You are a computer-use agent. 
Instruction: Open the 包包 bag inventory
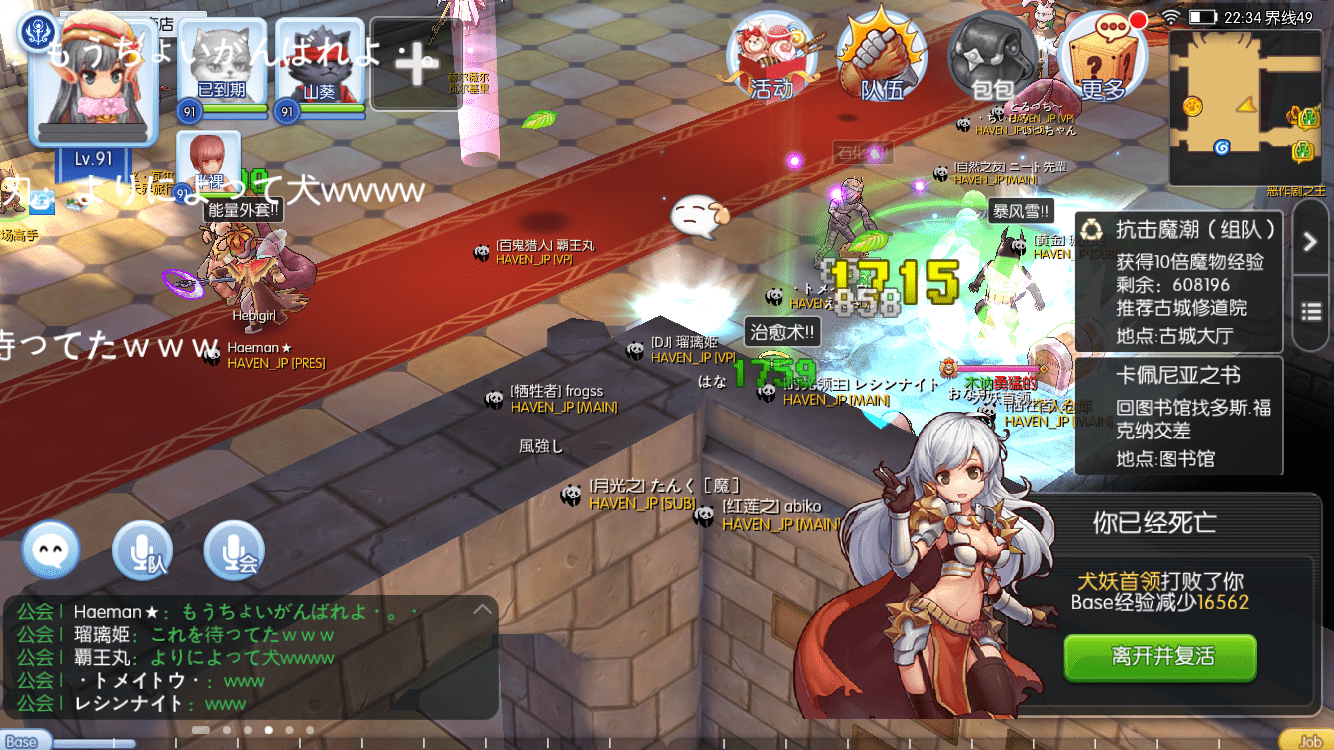pos(992,56)
